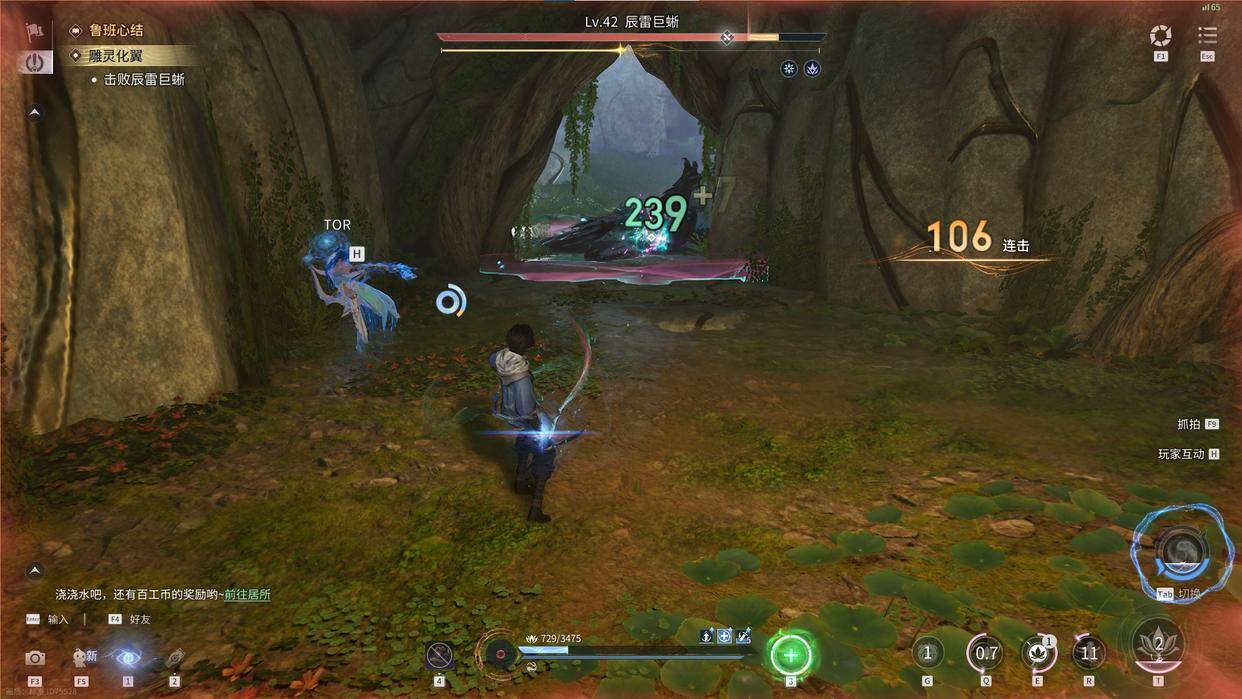Click the 输入 chat input
The image size is (1242, 699).
point(58,619)
